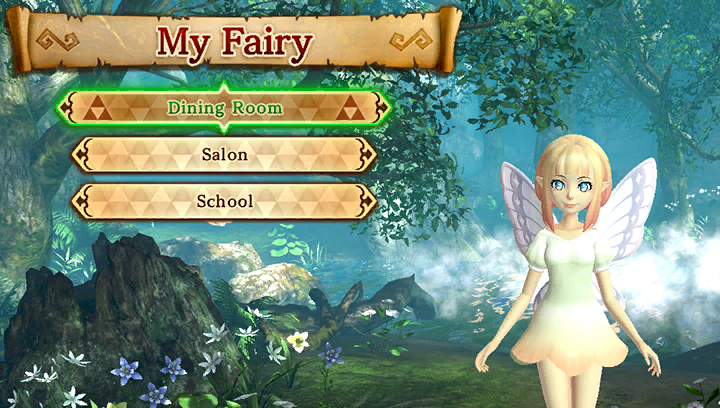Screen dimensions: 720x408
Task: Select the Dining Room menu entry
Action: point(224,107)
